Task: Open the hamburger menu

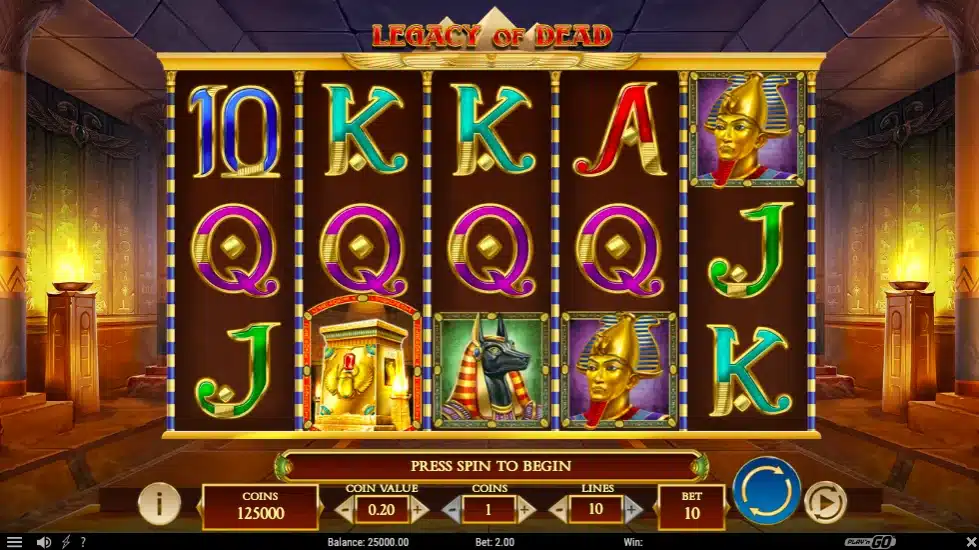Action: pos(14,542)
